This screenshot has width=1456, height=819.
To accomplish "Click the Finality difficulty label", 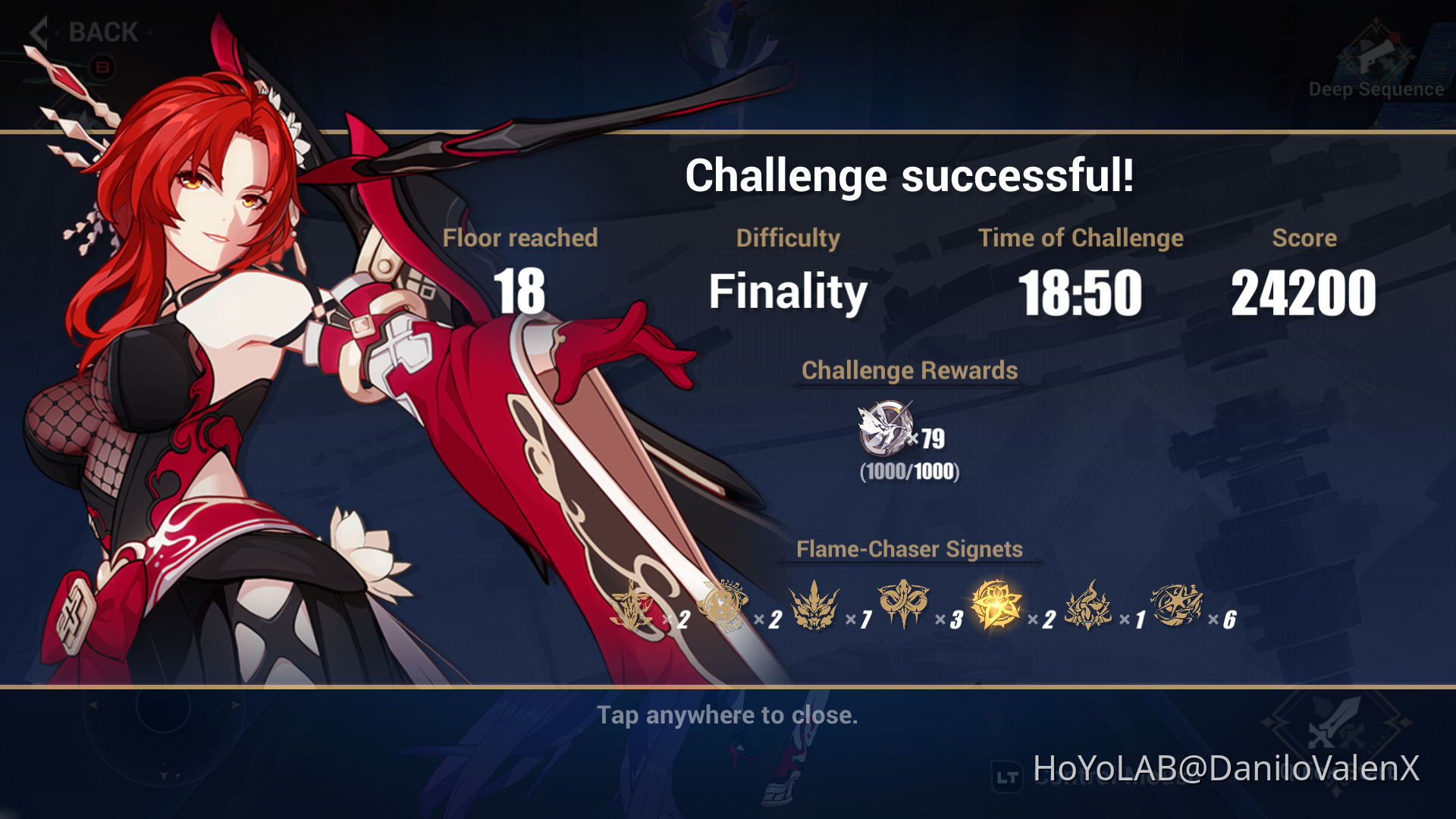I will pyautogui.click(x=789, y=290).
